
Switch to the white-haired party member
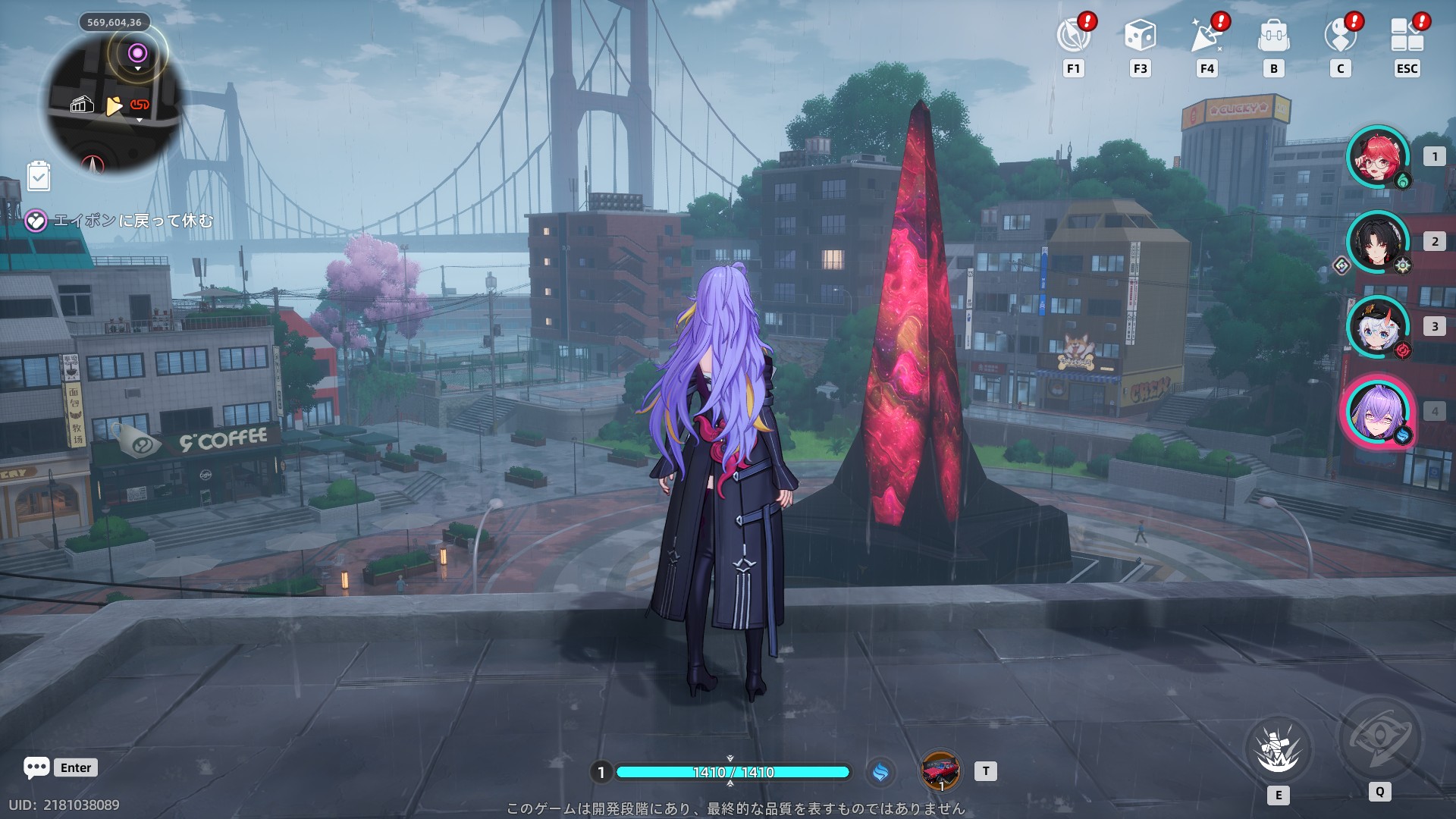1377,327
